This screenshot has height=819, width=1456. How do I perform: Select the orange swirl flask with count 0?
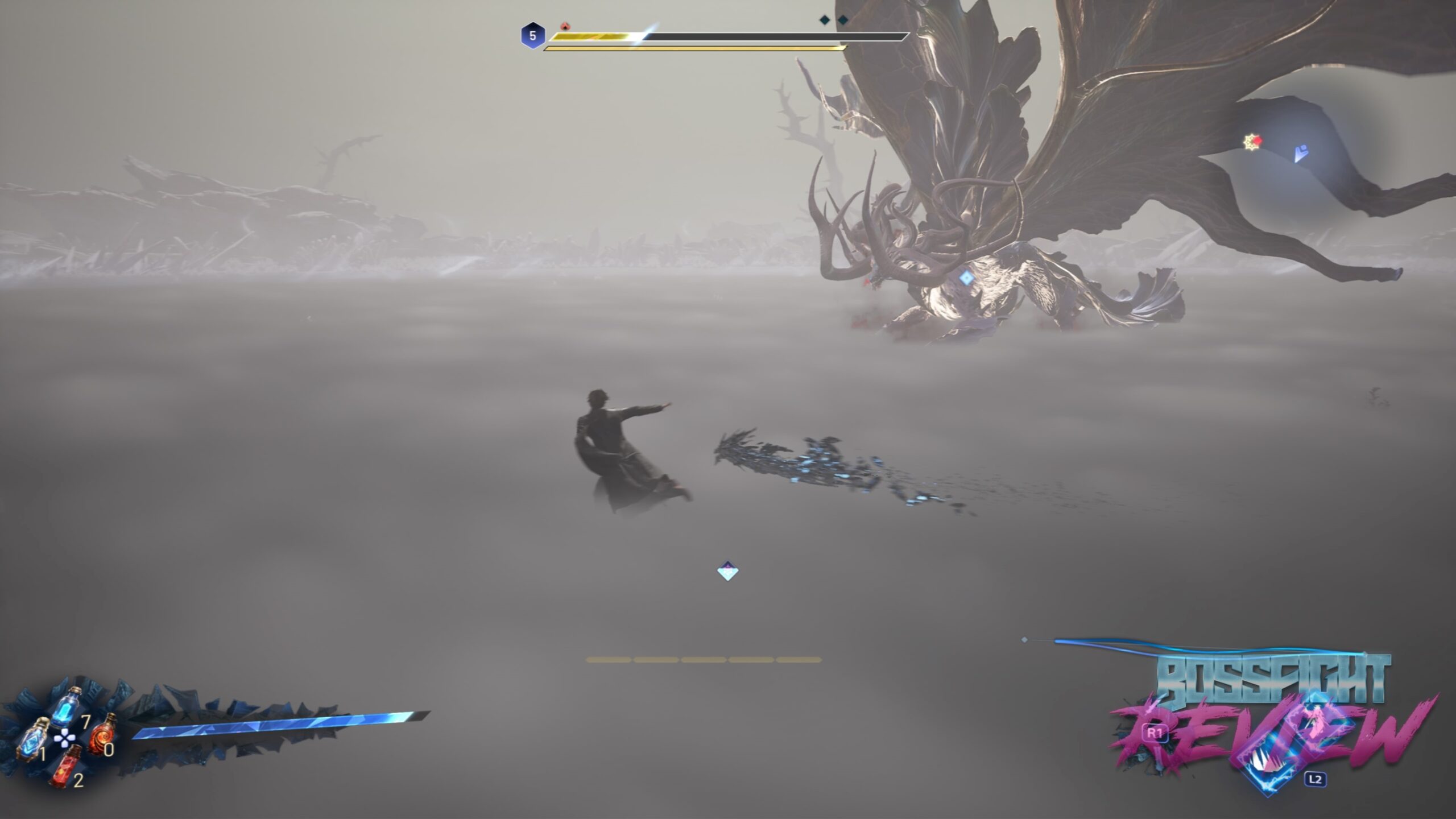pos(102,735)
